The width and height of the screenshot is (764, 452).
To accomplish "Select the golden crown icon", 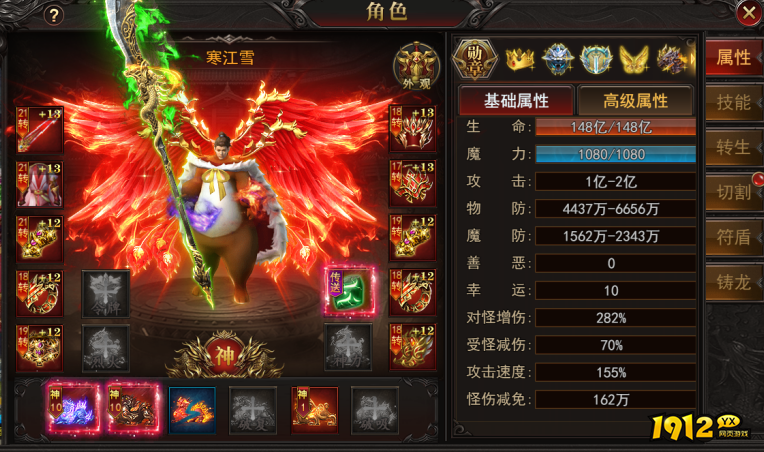I will pyautogui.click(x=520, y=60).
